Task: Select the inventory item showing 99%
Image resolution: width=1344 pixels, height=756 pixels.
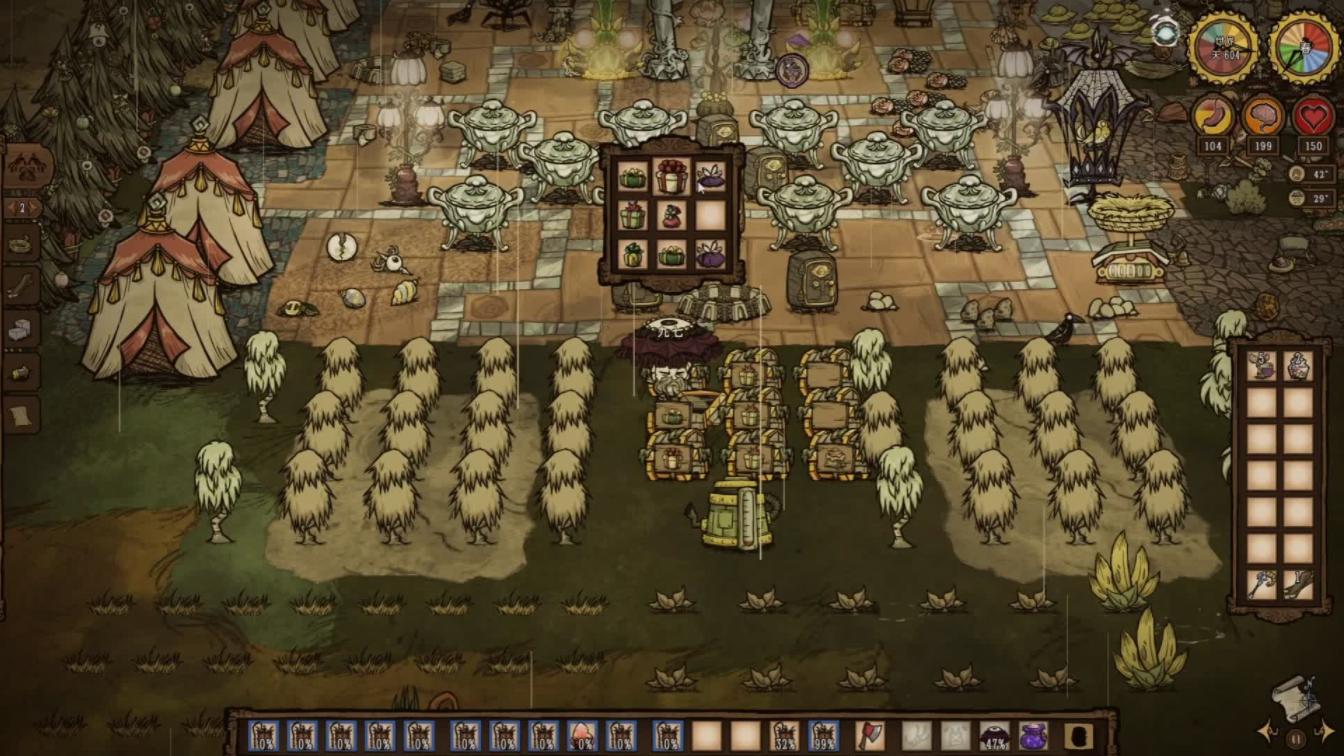Action: click(x=823, y=735)
